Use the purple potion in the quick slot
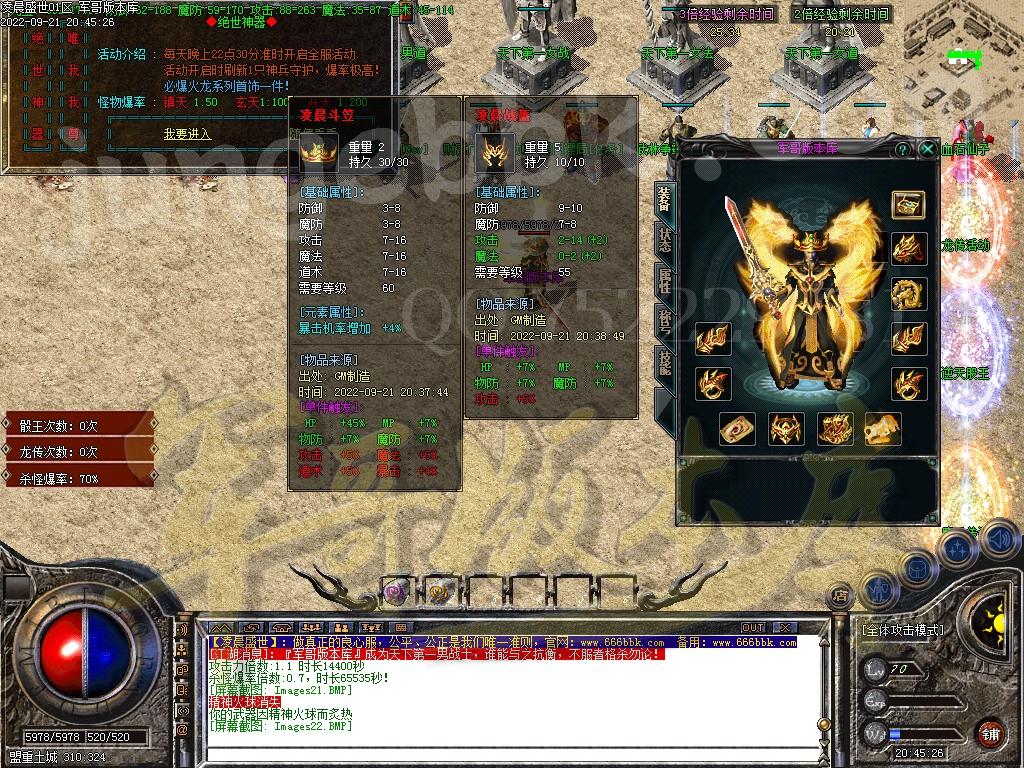The image size is (1024, 768). (x=395, y=591)
